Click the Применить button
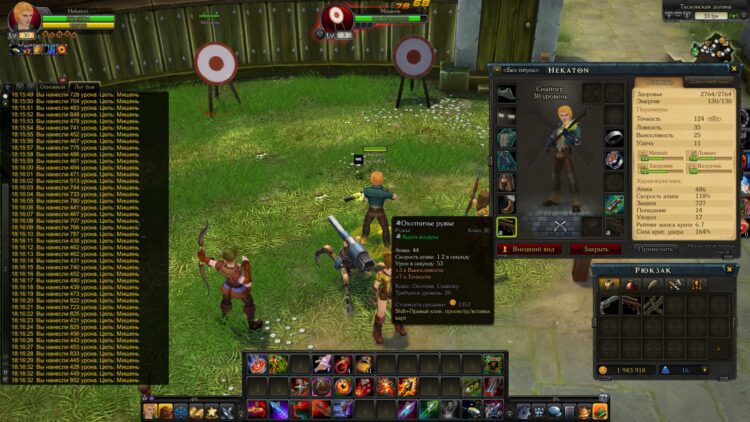750x422 pixels. [655, 248]
